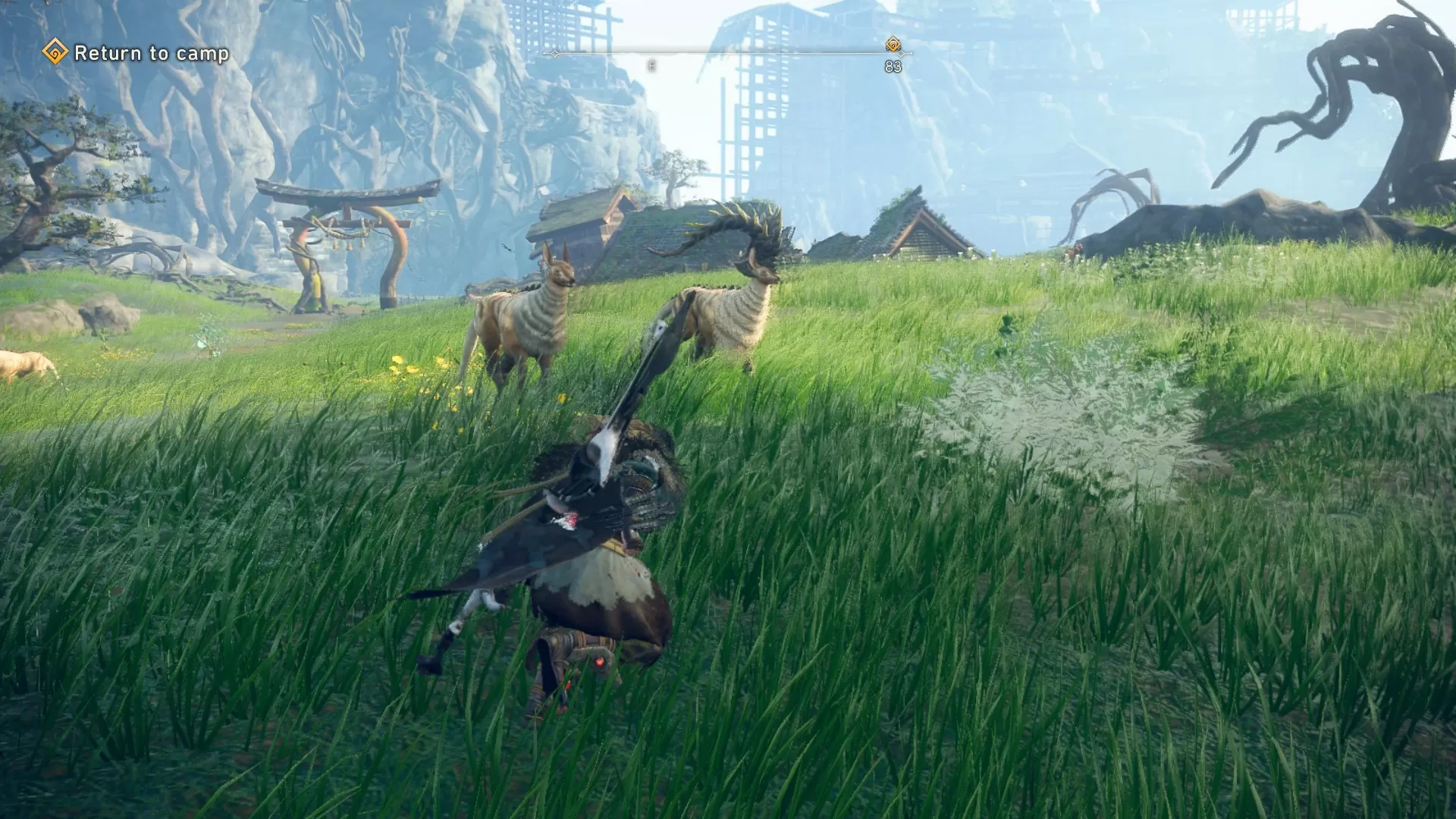Click the distance indicator showing 83
This screenshot has height=819, width=1456.
click(x=893, y=66)
